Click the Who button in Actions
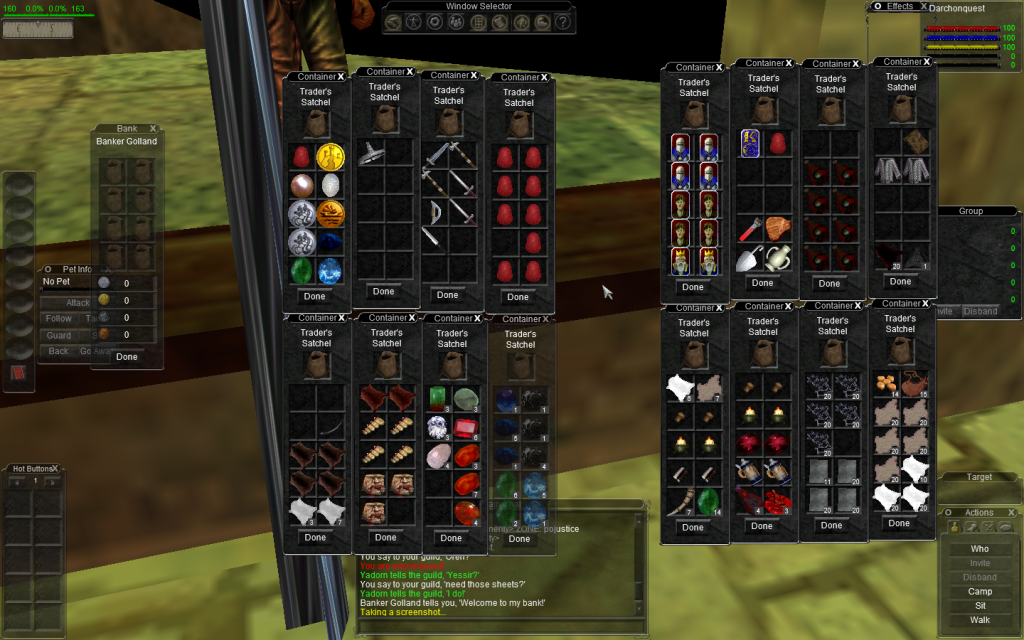 pyautogui.click(x=979, y=549)
